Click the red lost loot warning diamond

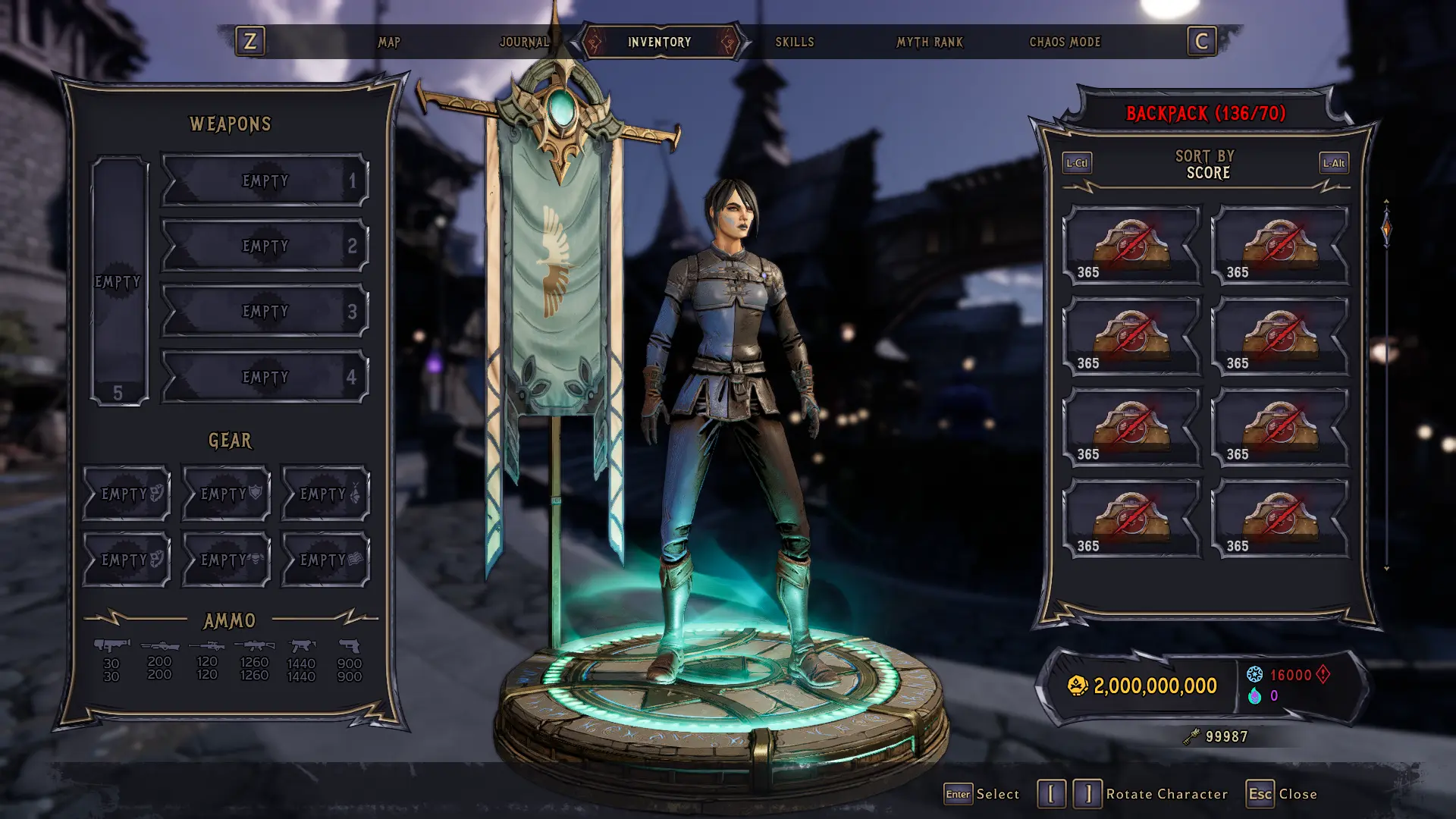coord(1323,674)
